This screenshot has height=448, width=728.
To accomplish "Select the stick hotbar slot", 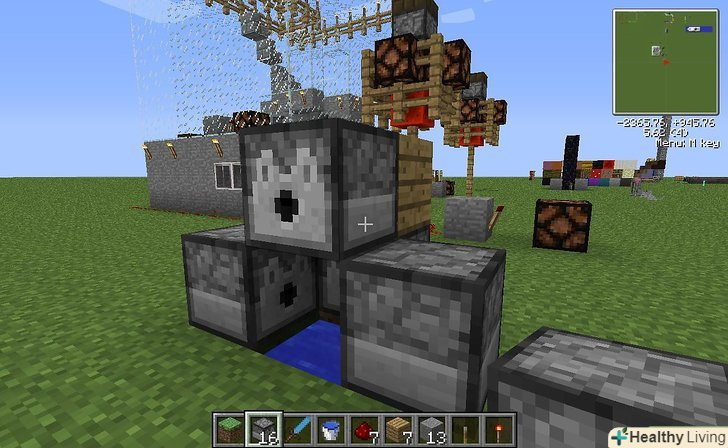I will pos(465,430).
